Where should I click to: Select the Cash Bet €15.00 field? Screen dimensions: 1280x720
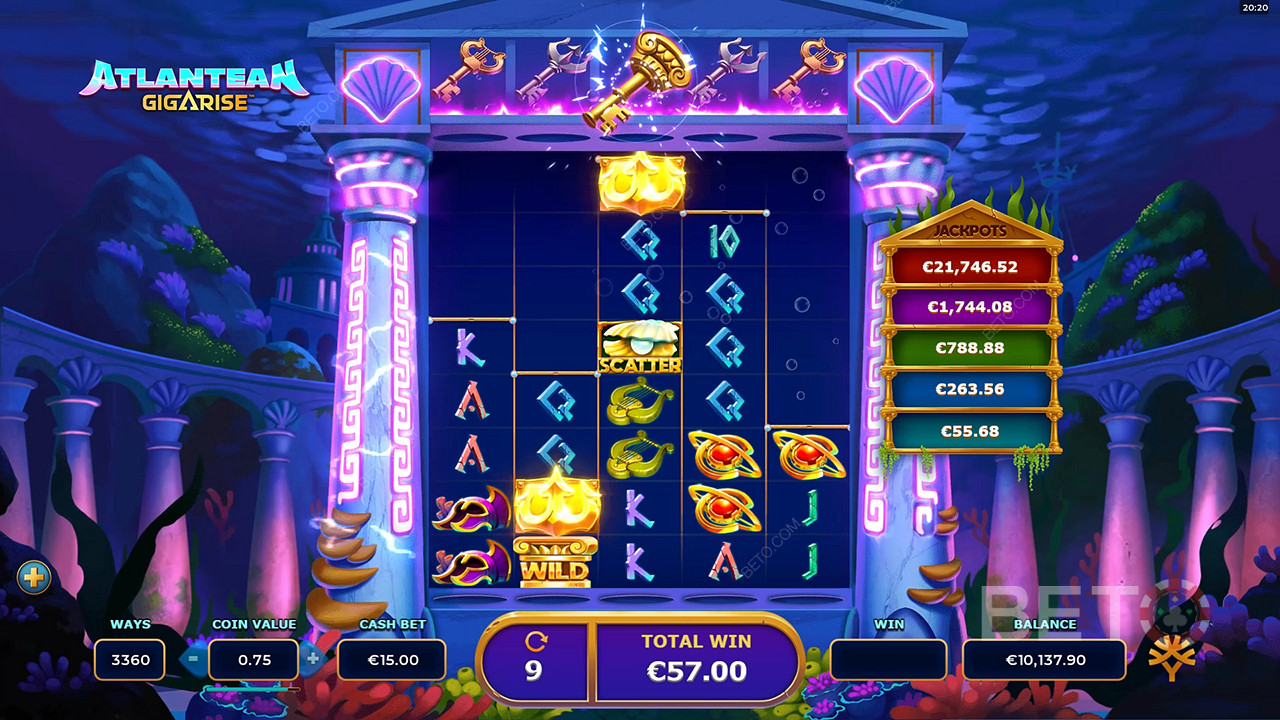pos(391,660)
